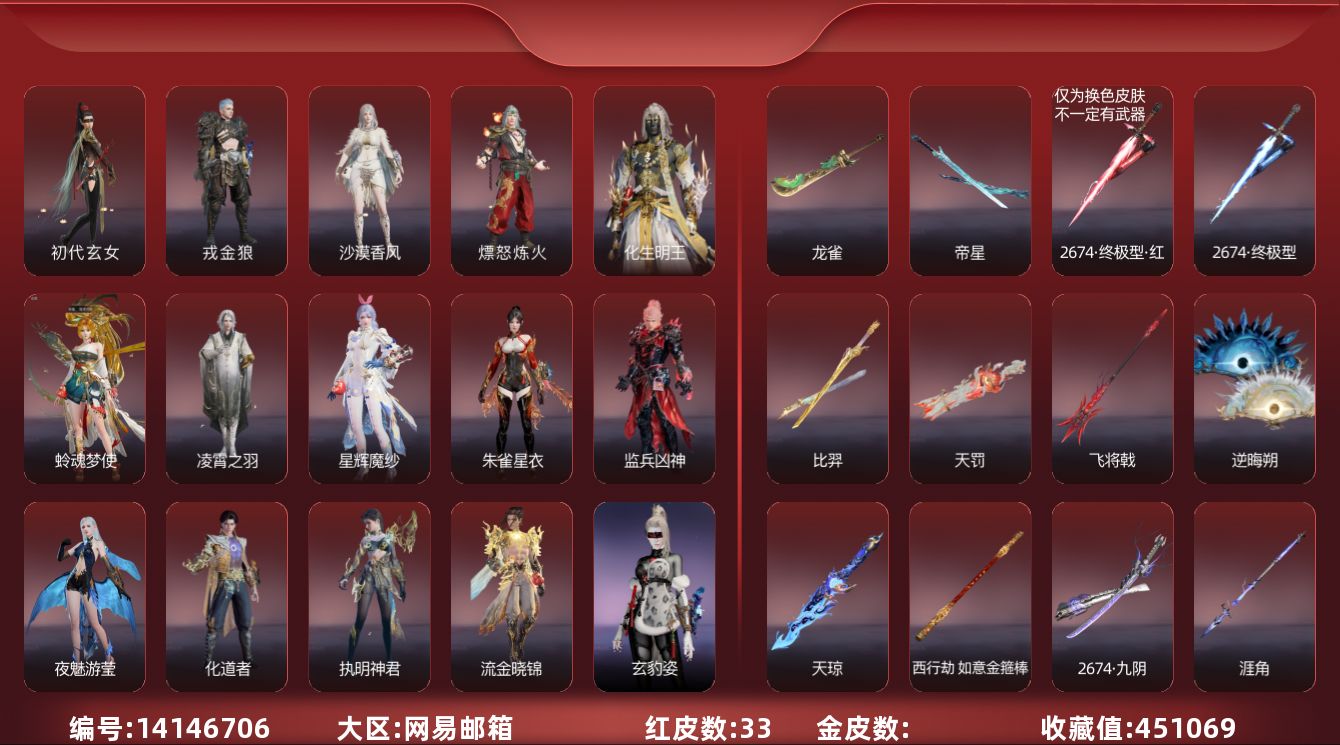Viewport: 1340px width, 745px height.
Task: Open the 2674·终极型 blue weapon skin
Action: 1253,178
